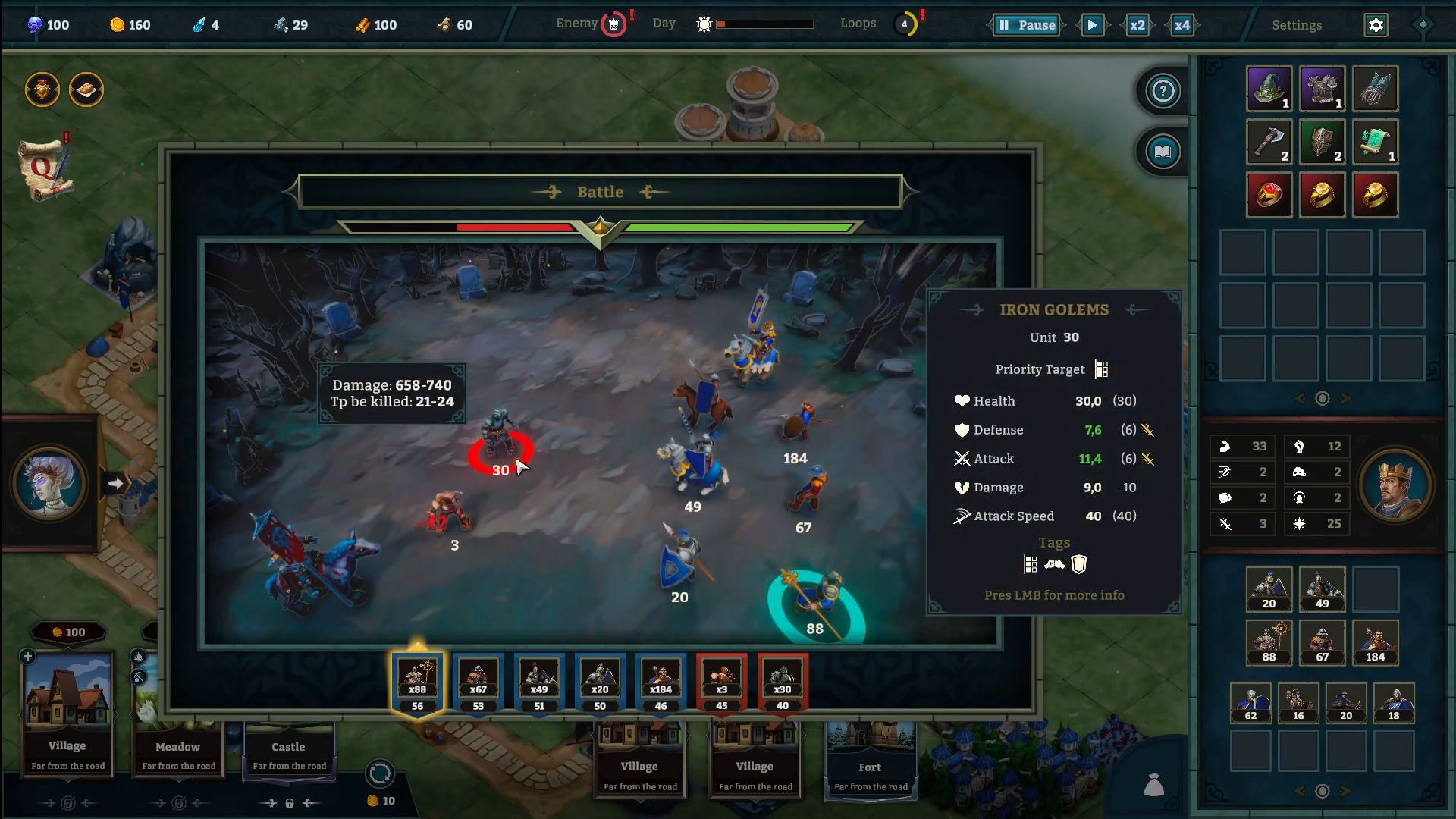This screenshot has height=819, width=1456.
Task: Choose the Village building card
Action: tap(67, 713)
